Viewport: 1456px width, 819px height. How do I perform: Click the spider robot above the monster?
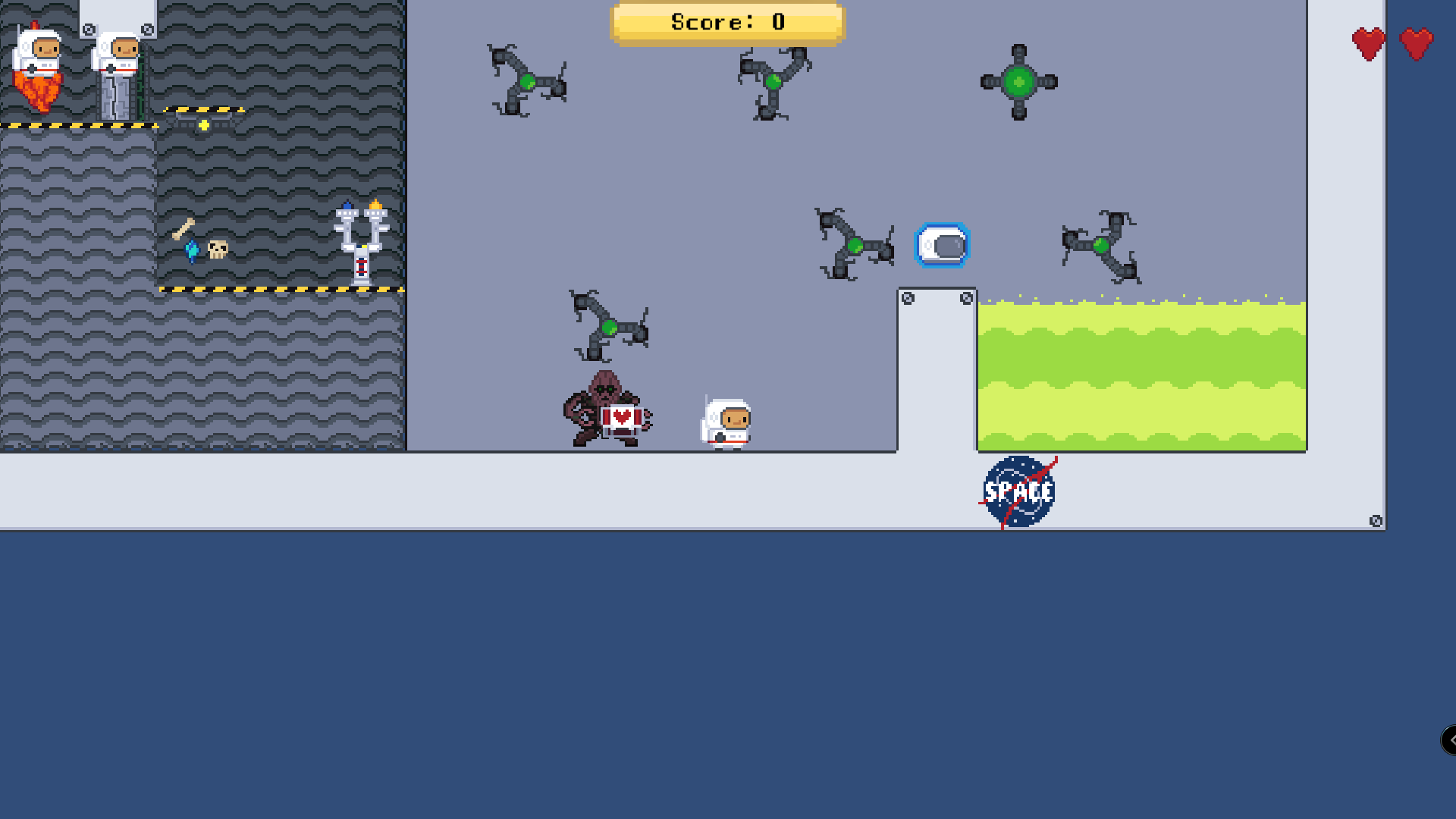[x=610, y=326]
